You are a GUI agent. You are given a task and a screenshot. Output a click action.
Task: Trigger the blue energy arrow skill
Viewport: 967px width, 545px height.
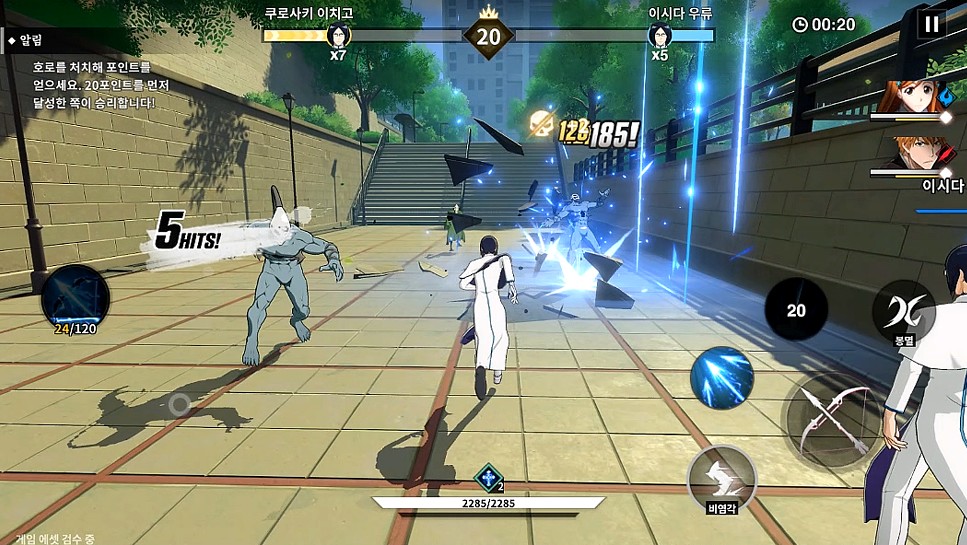coord(722,378)
